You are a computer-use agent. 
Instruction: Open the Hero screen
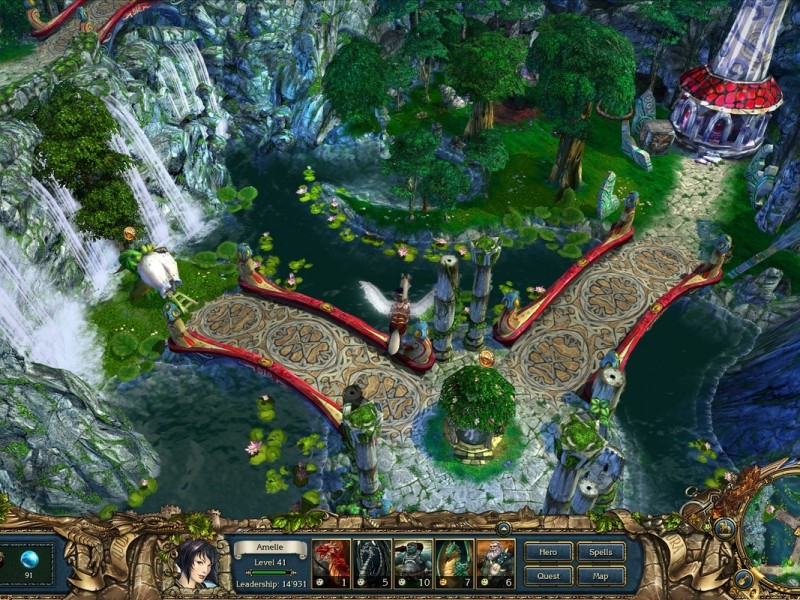pos(549,551)
